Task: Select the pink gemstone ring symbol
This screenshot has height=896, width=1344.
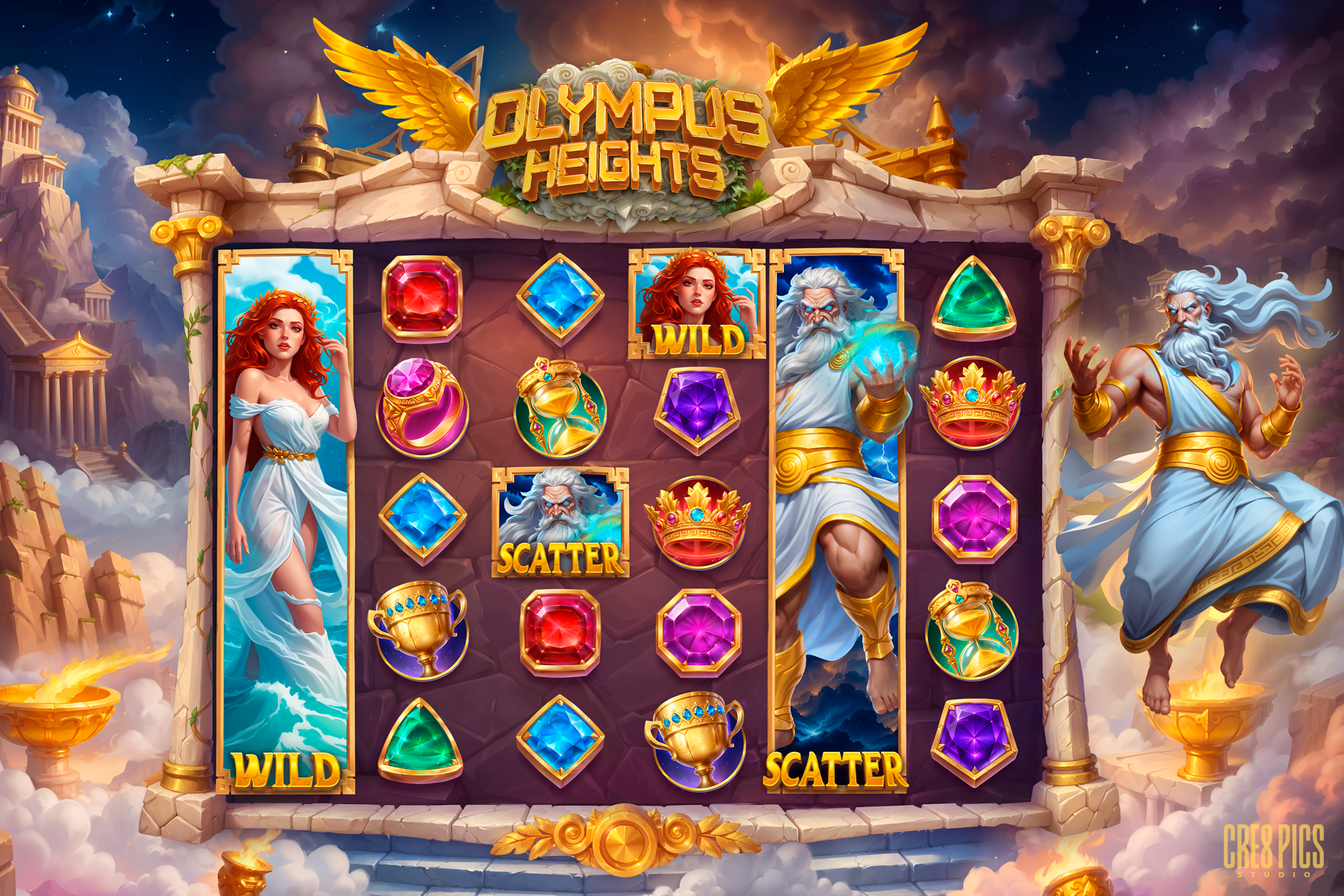Action: (422, 407)
